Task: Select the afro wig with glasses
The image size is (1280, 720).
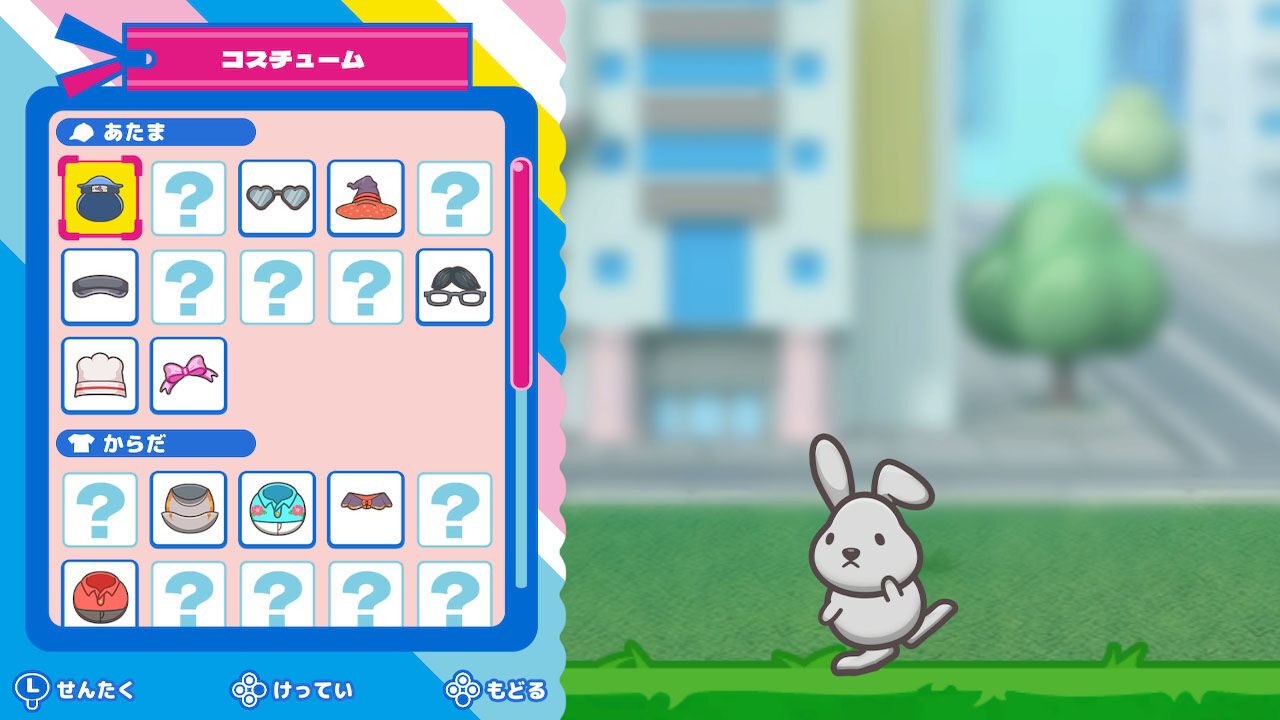Action: coord(454,287)
